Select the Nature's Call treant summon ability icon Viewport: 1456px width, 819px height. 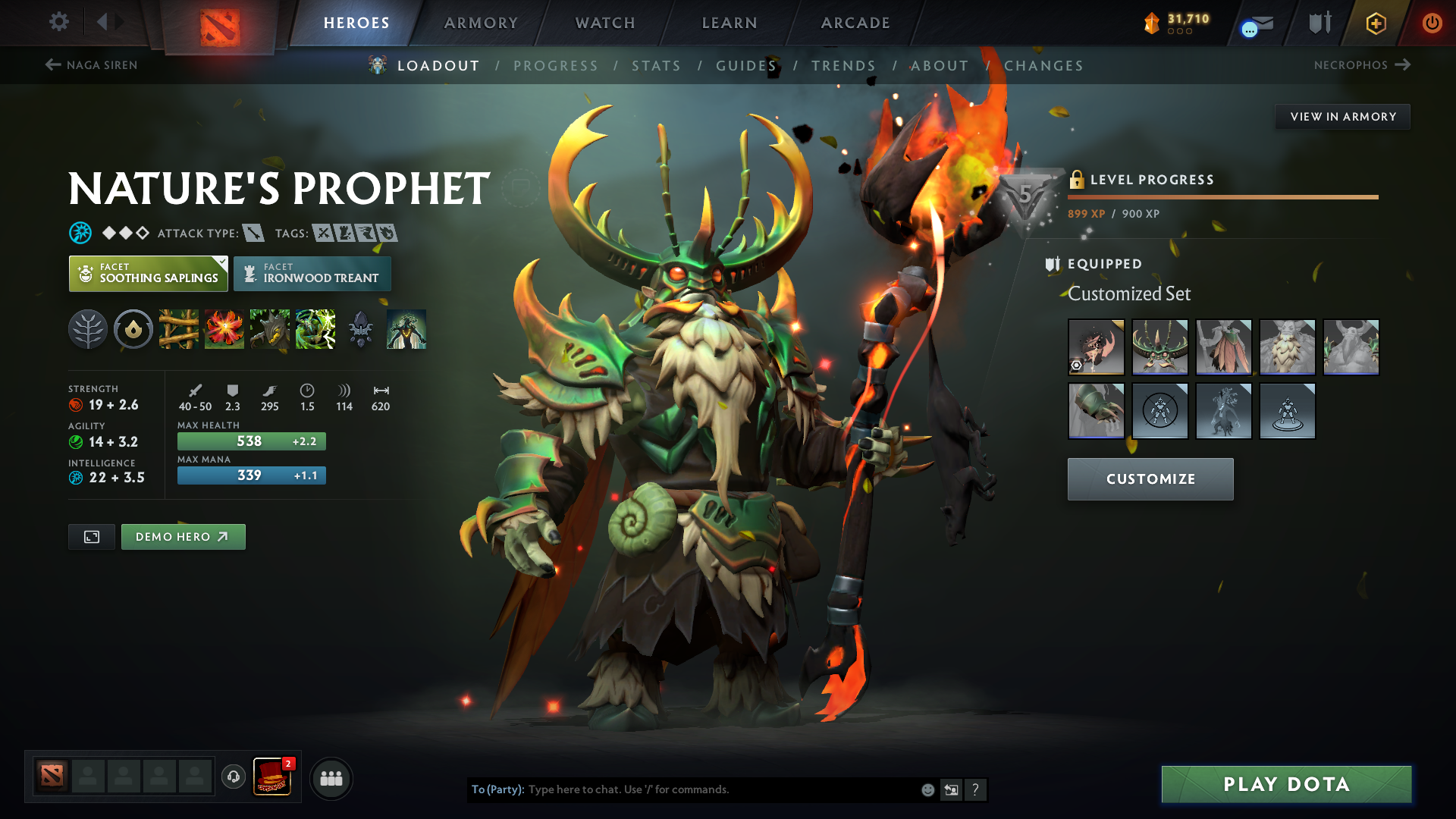(x=269, y=329)
